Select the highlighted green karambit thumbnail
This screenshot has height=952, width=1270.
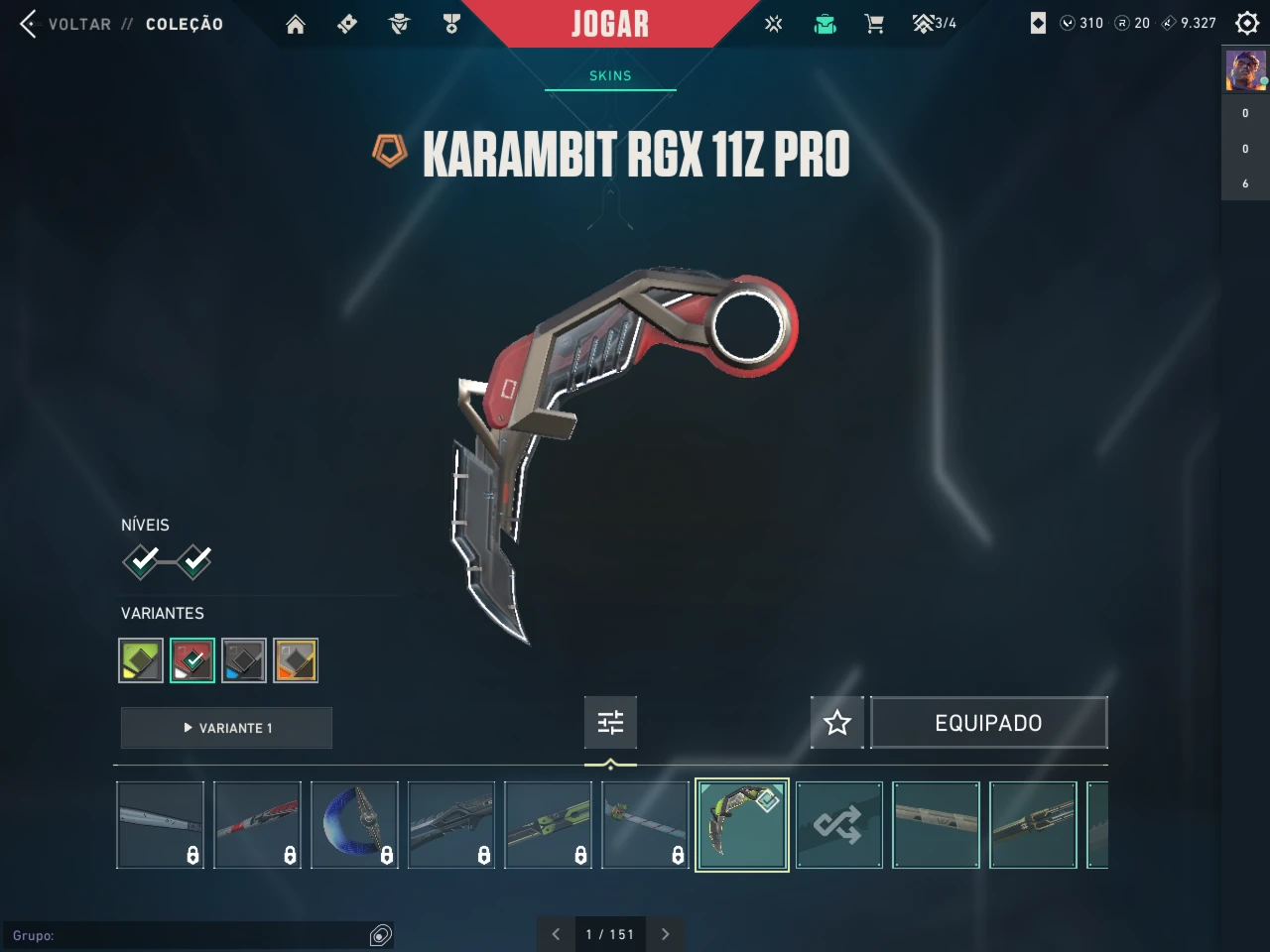pyautogui.click(x=742, y=825)
